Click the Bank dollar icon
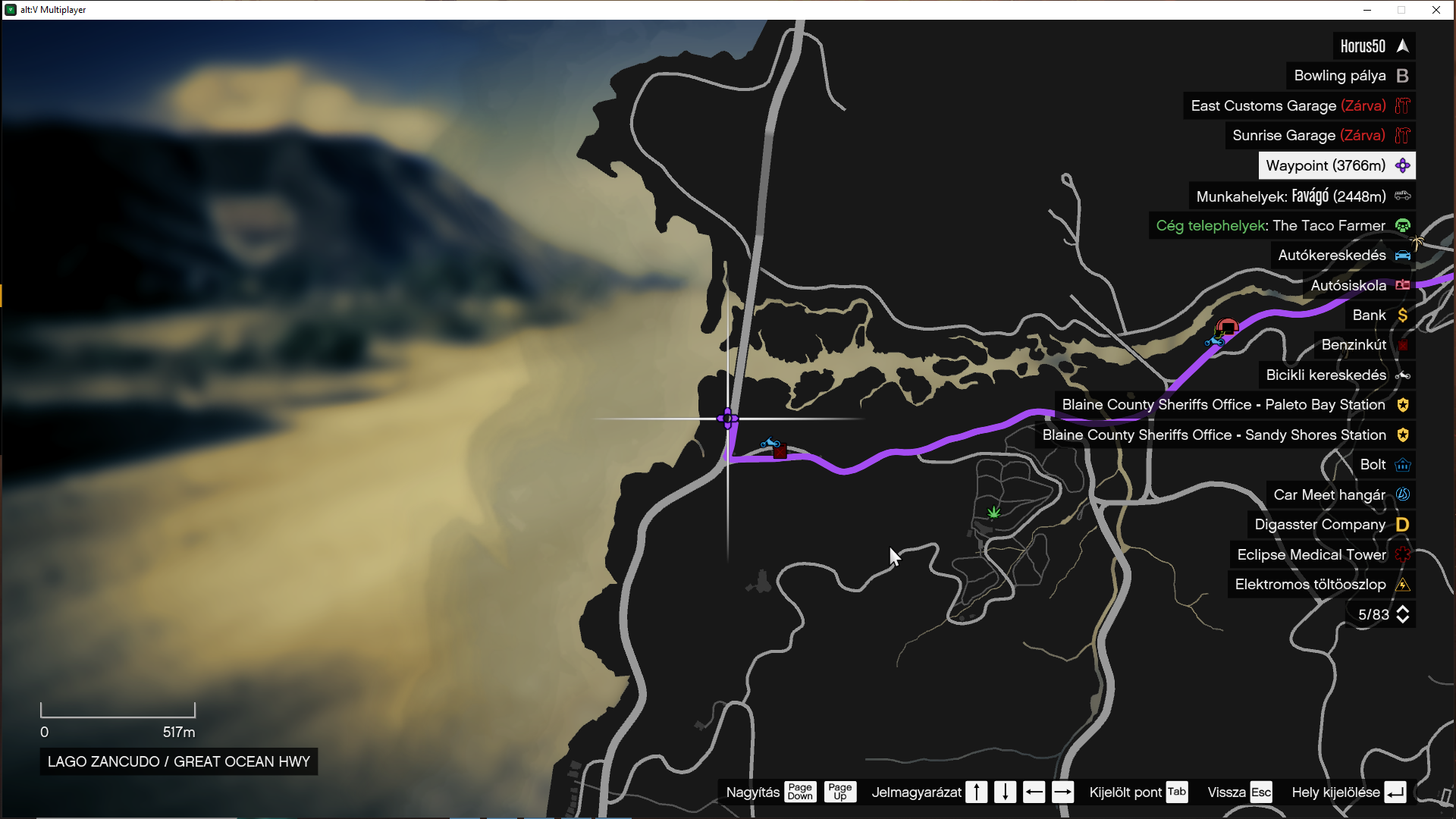 pos(1401,315)
